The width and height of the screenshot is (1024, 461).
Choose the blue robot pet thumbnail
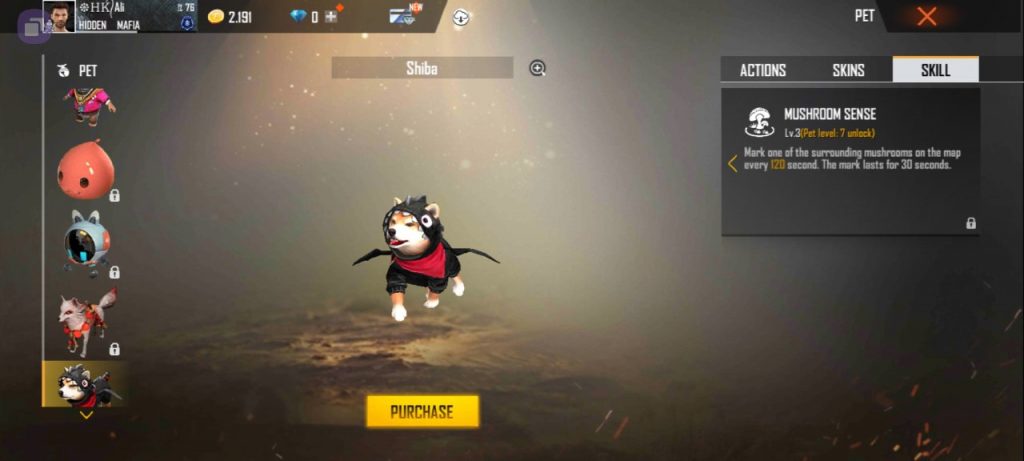84,242
